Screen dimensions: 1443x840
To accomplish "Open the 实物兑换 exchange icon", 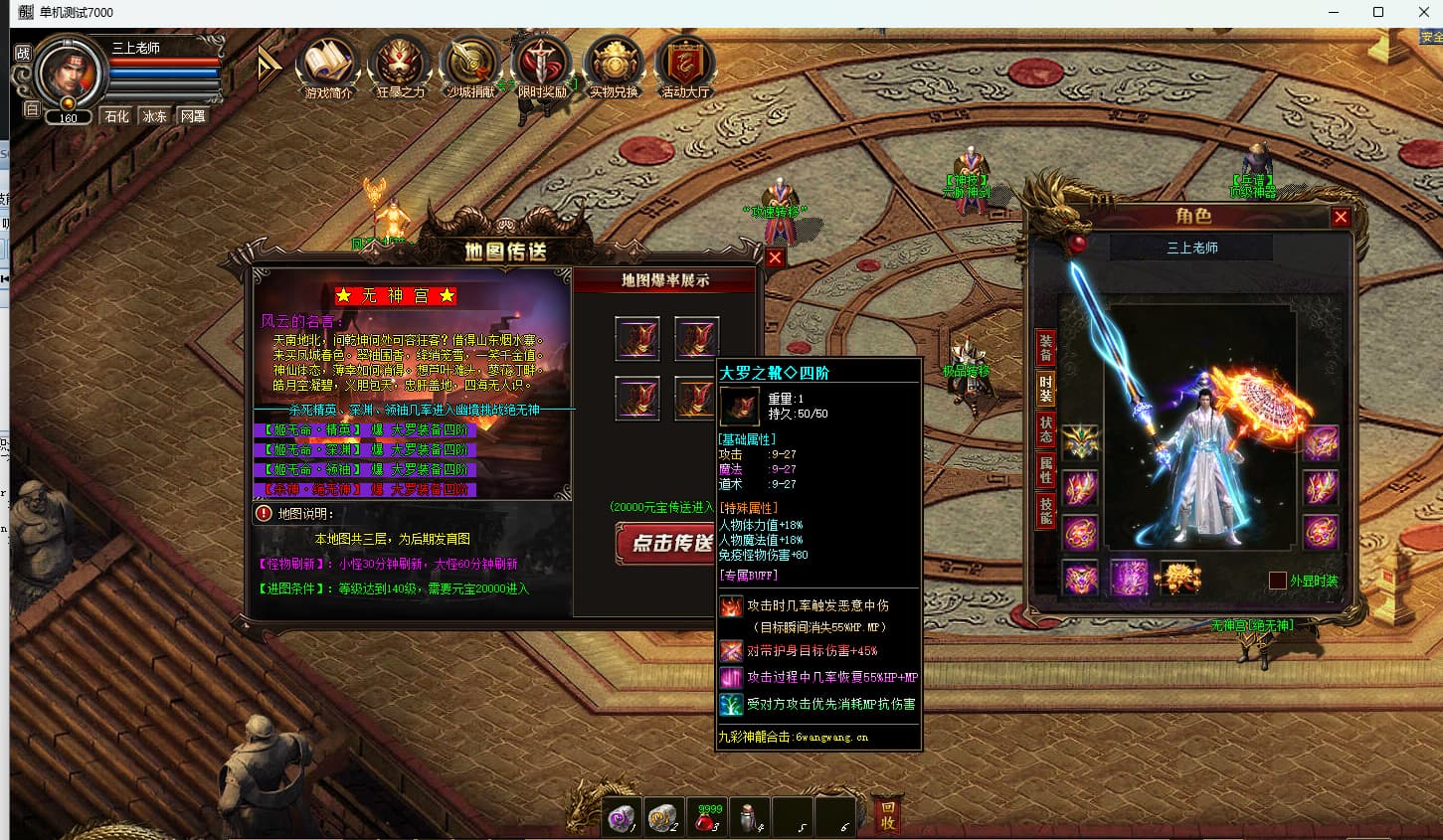I will click(614, 65).
